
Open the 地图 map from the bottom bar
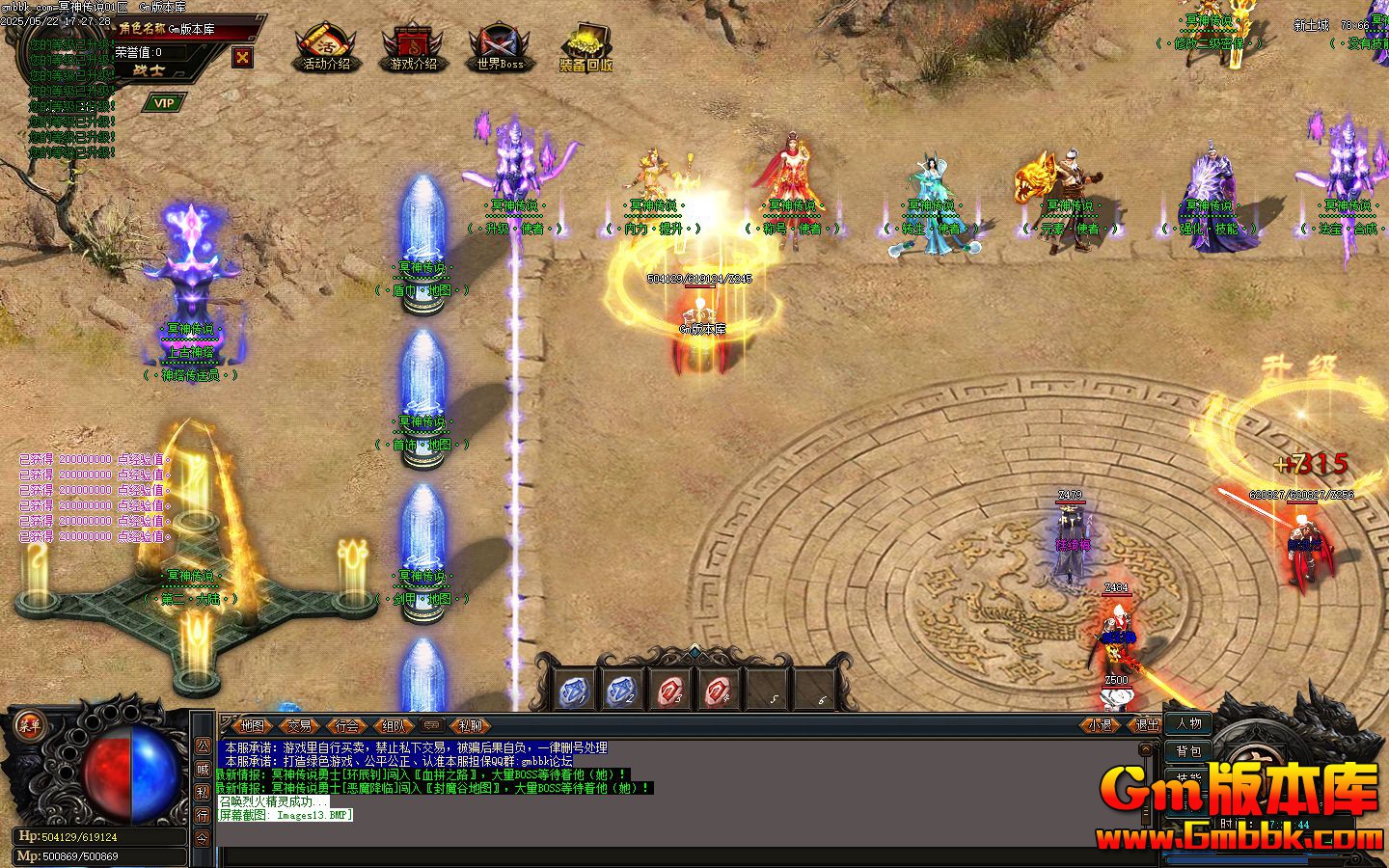pyautogui.click(x=253, y=726)
